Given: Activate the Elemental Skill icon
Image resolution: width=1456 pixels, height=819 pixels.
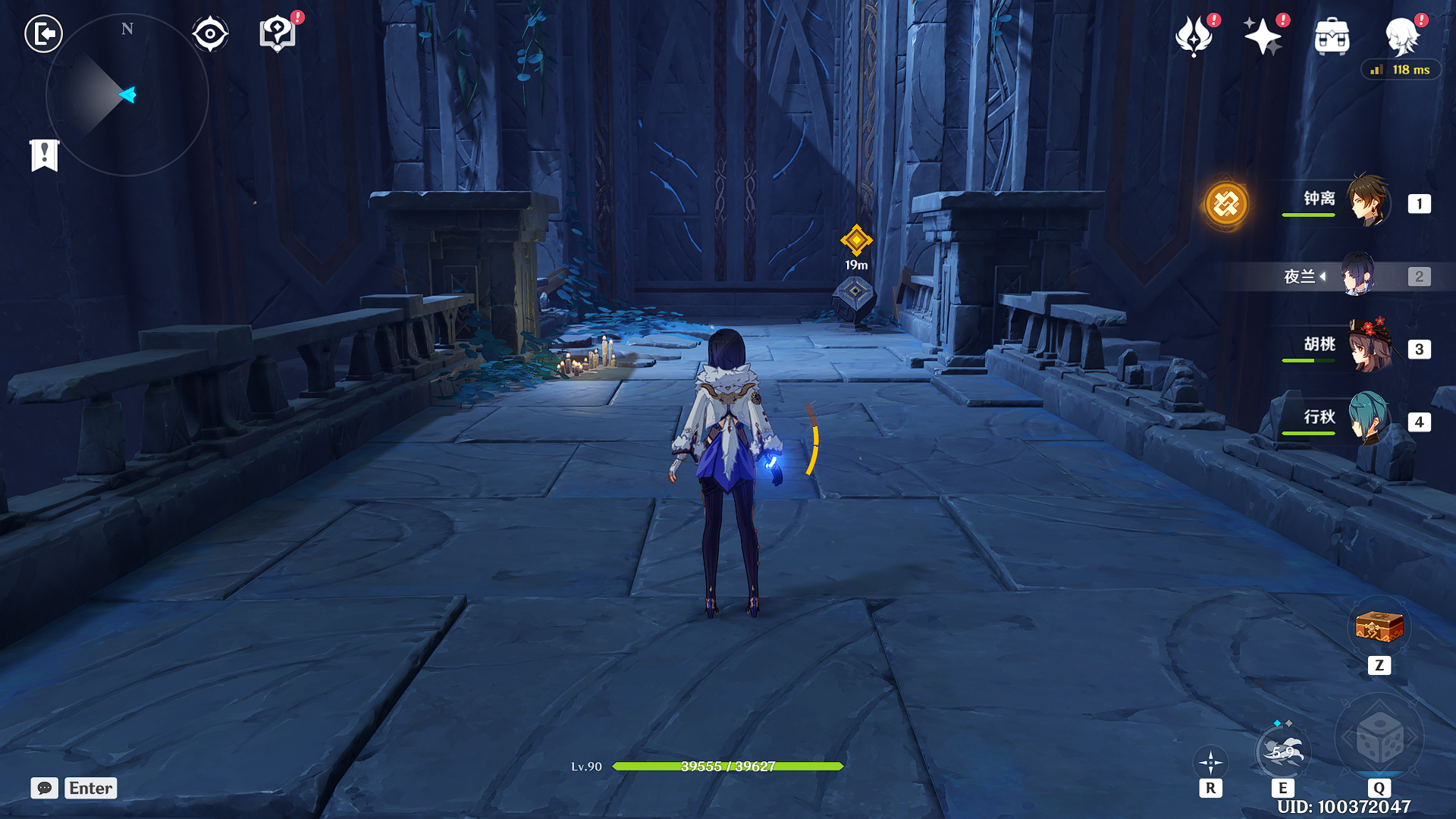Looking at the screenshot, I should (1282, 752).
